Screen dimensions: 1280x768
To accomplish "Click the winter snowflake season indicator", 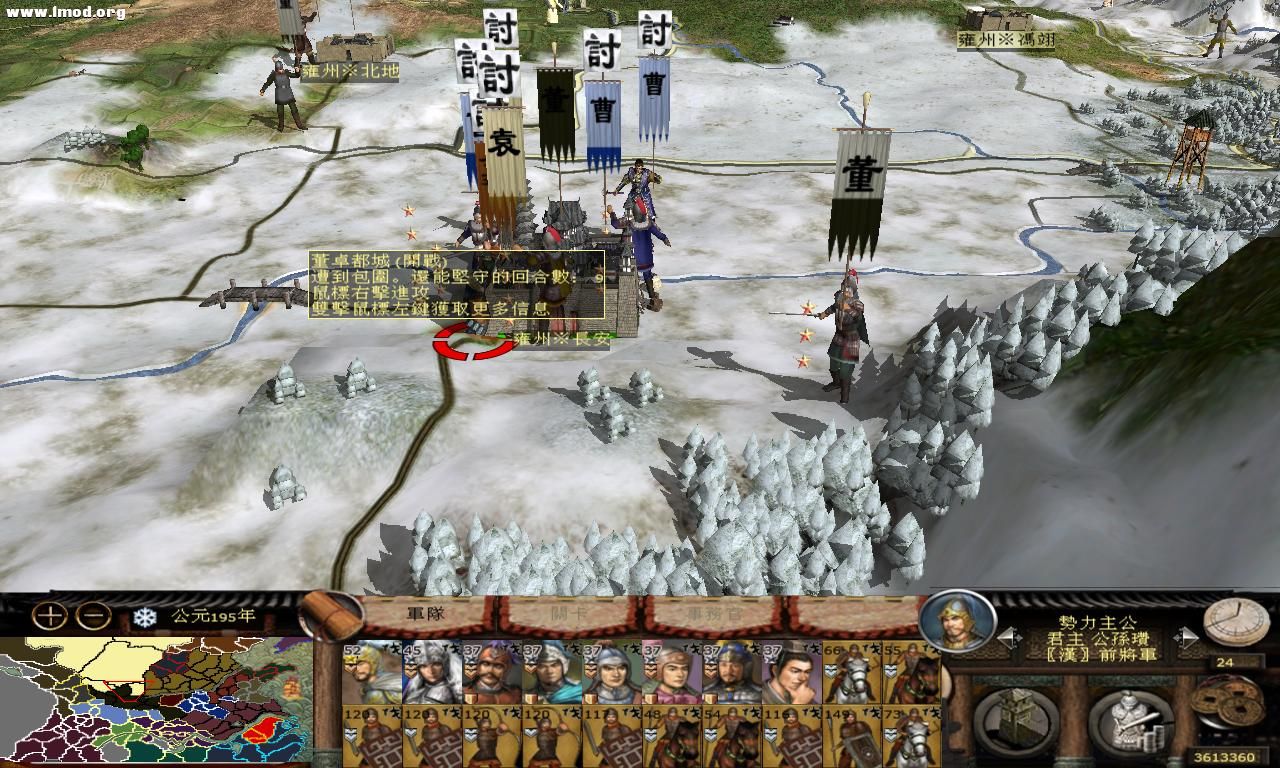I will point(146,620).
